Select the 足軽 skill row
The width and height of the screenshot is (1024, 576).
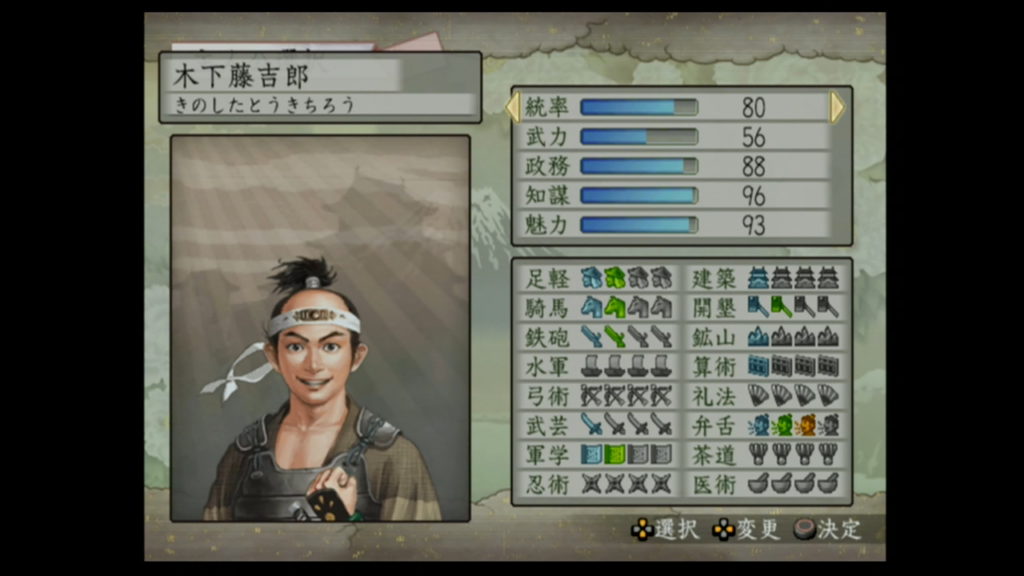pos(597,279)
